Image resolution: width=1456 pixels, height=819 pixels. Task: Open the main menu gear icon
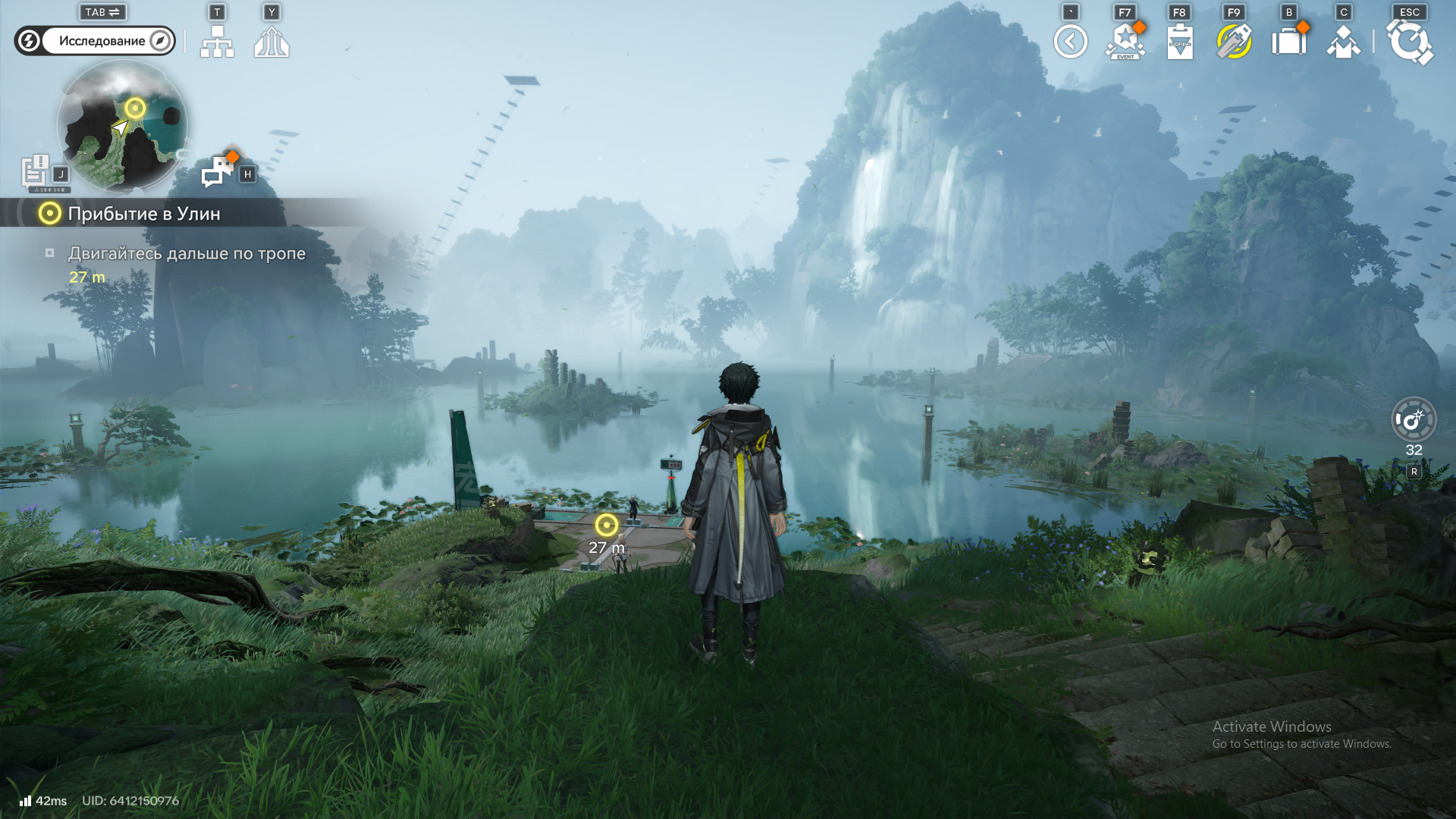1409,42
